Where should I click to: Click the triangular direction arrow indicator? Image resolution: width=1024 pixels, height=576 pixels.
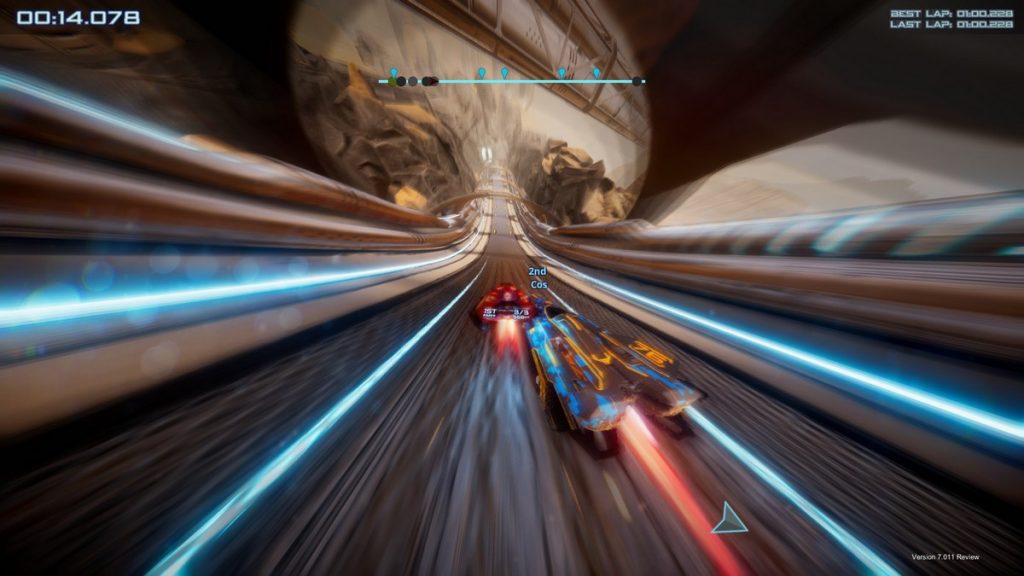tap(730, 519)
